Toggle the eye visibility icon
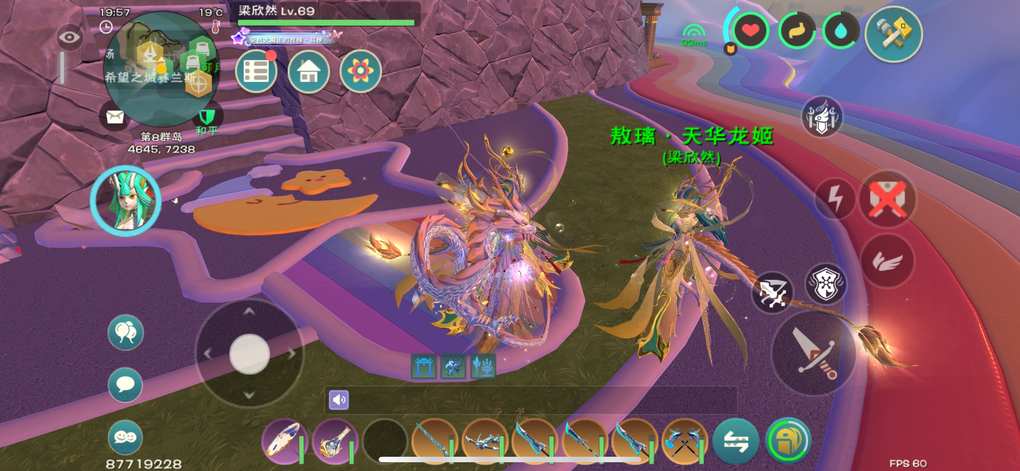 [69, 38]
